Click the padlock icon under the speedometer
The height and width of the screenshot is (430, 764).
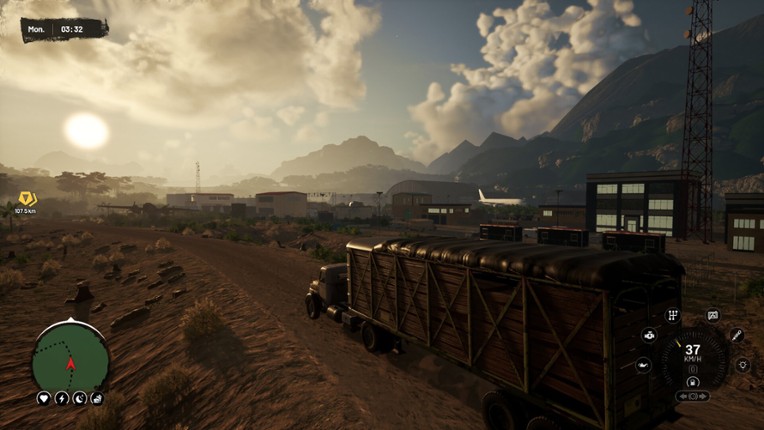click(692, 381)
